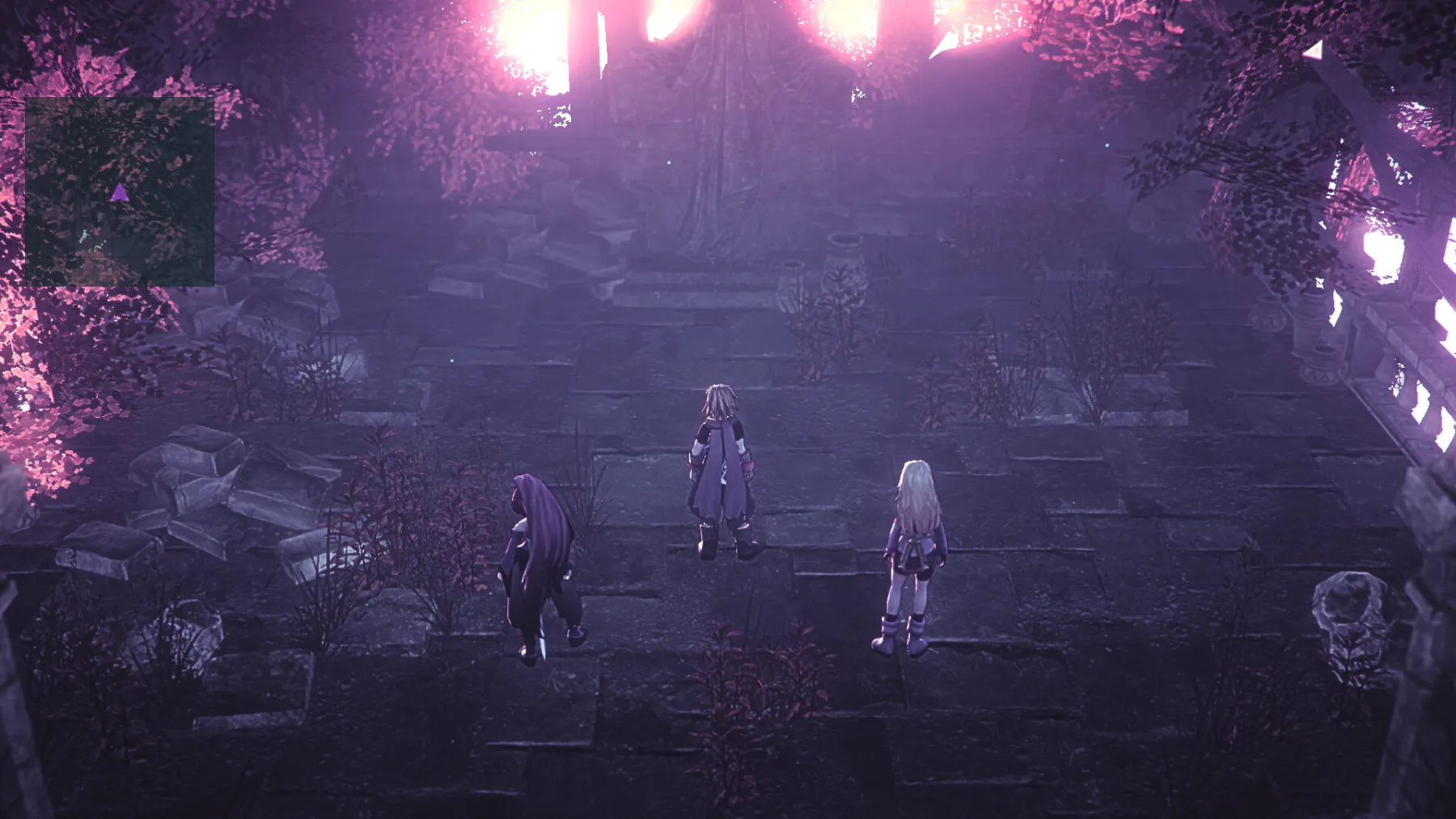Click the large vase near the center ruins

pyautogui.click(x=845, y=259)
